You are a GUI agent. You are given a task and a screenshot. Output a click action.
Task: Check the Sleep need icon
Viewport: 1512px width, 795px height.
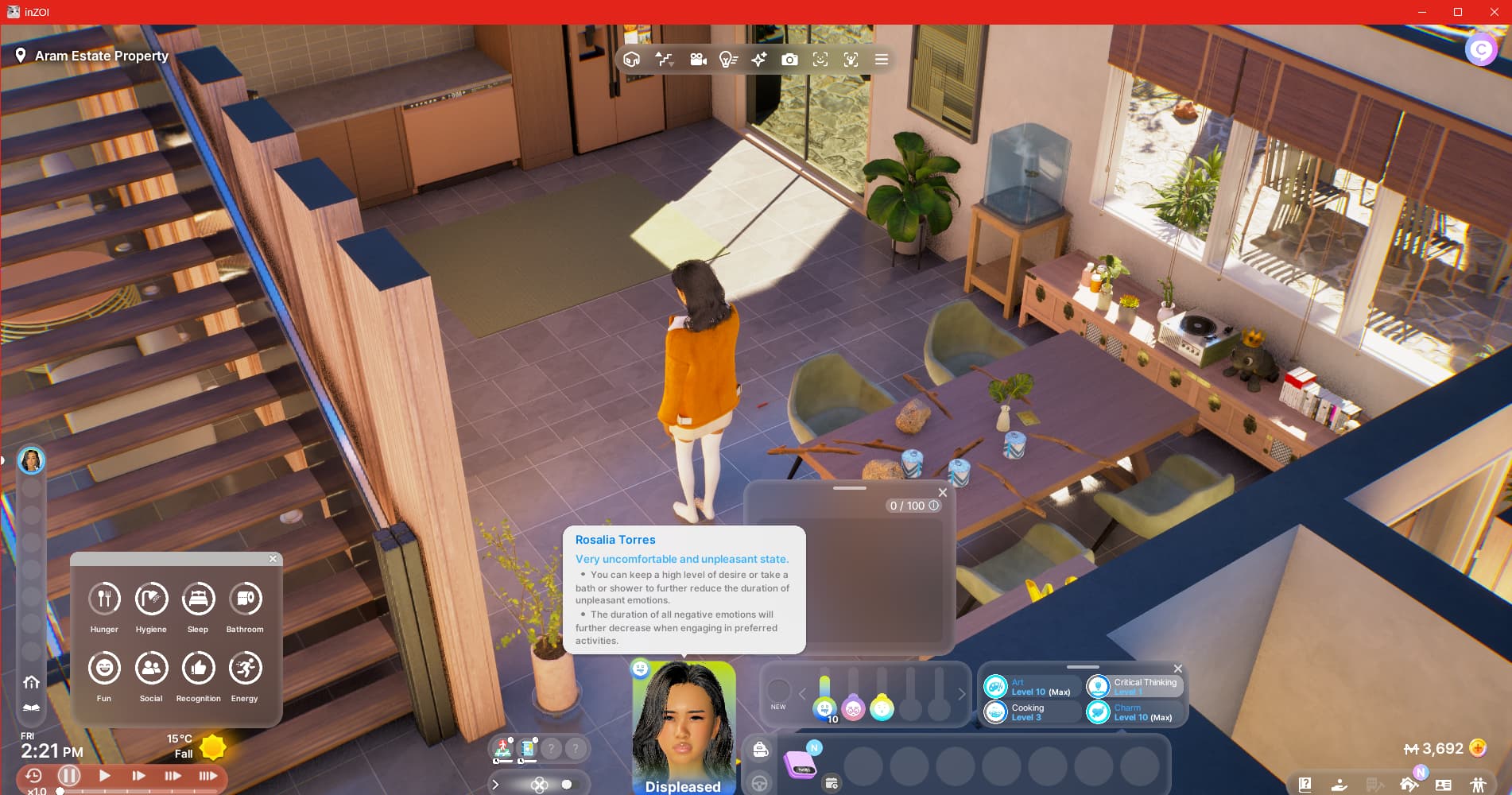[198, 599]
